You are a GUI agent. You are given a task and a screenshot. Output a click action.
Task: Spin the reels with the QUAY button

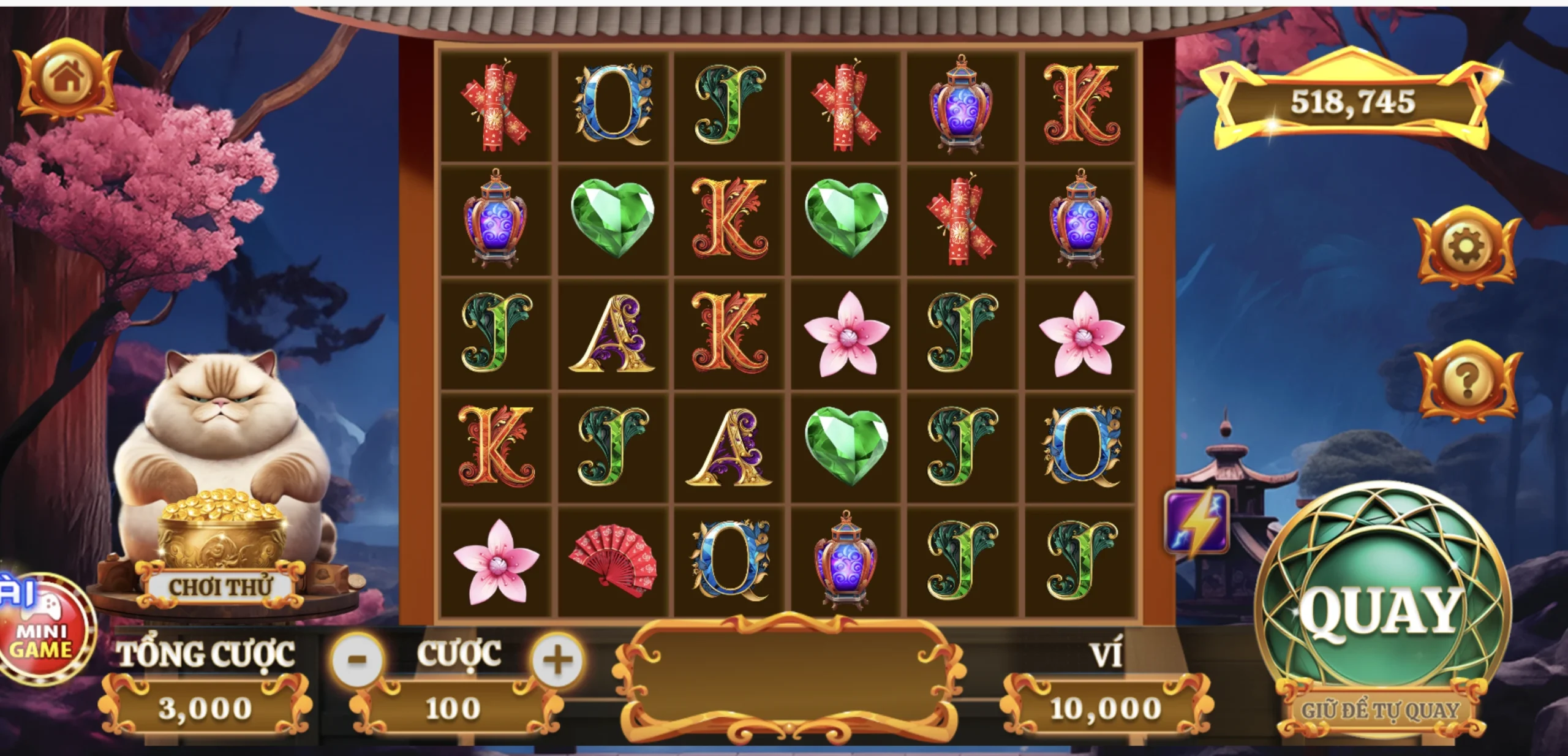click(1381, 610)
